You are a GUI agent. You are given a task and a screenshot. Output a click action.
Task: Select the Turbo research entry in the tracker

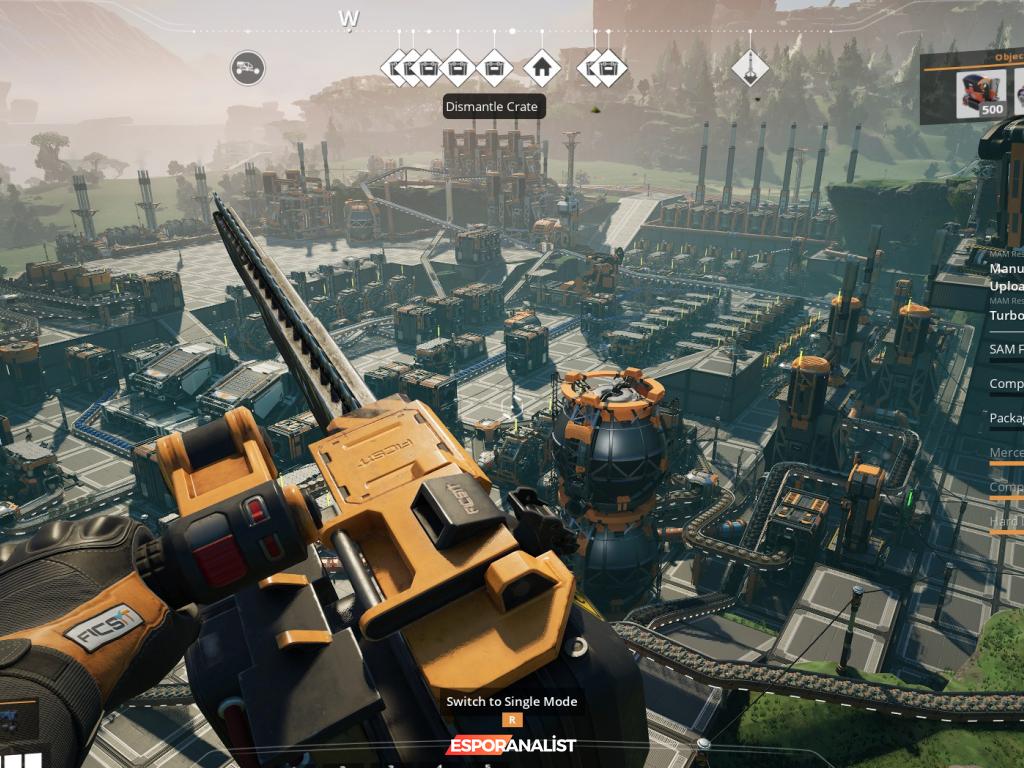coord(1006,315)
